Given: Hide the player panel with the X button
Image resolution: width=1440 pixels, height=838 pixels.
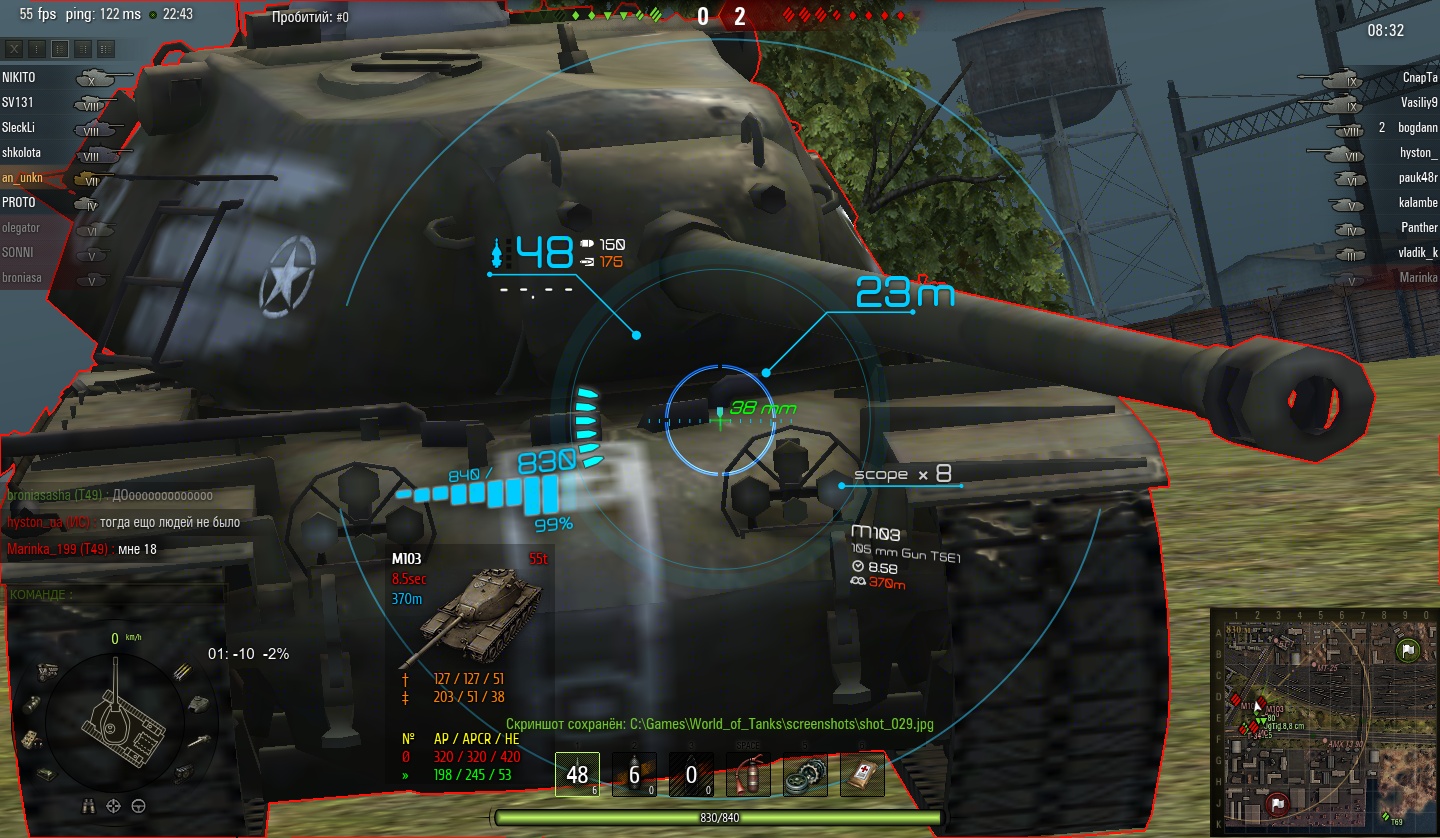Looking at the screenshot, I should (15, 48).
